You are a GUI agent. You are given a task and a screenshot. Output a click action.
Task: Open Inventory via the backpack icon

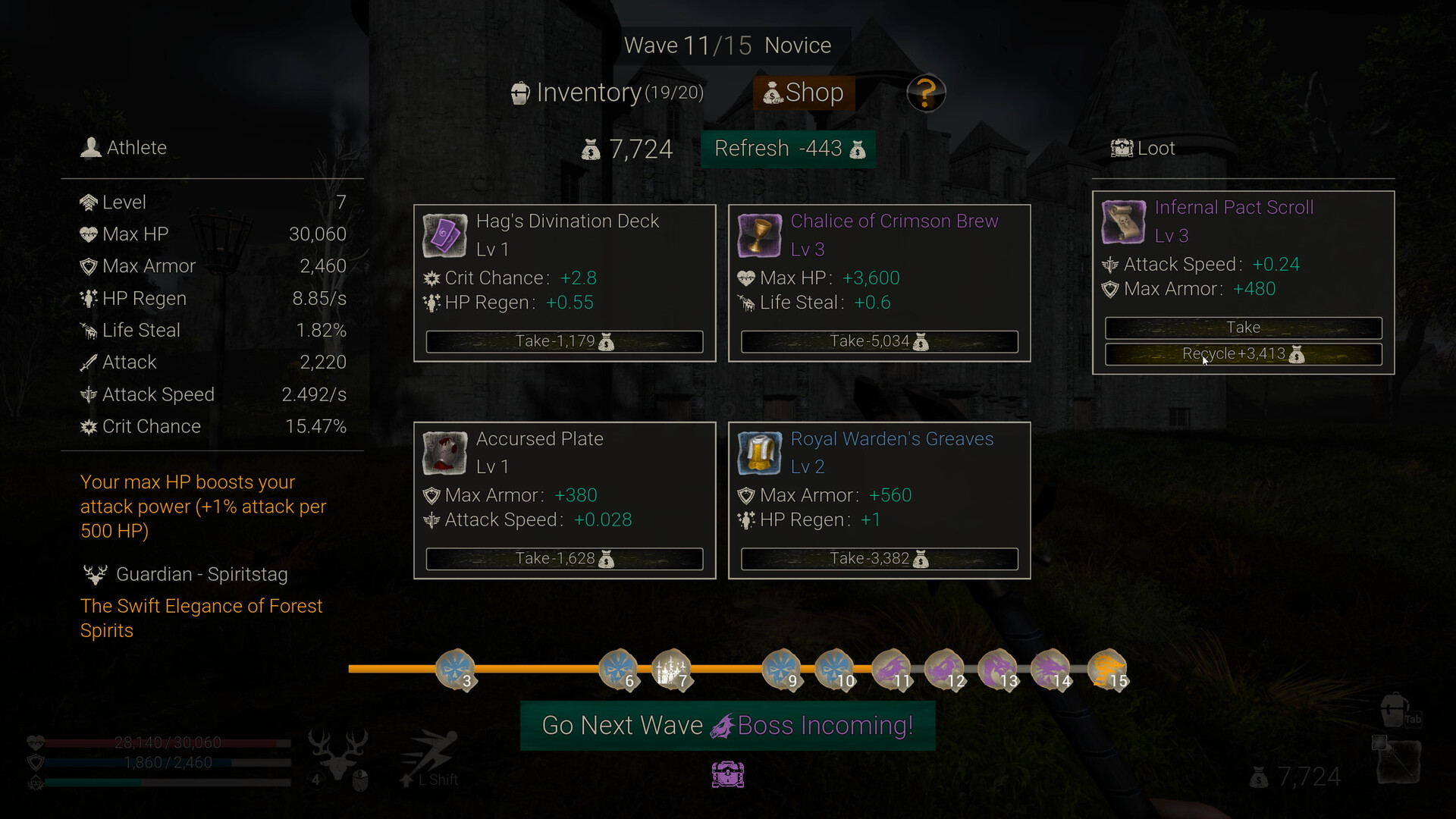point(519,92)
